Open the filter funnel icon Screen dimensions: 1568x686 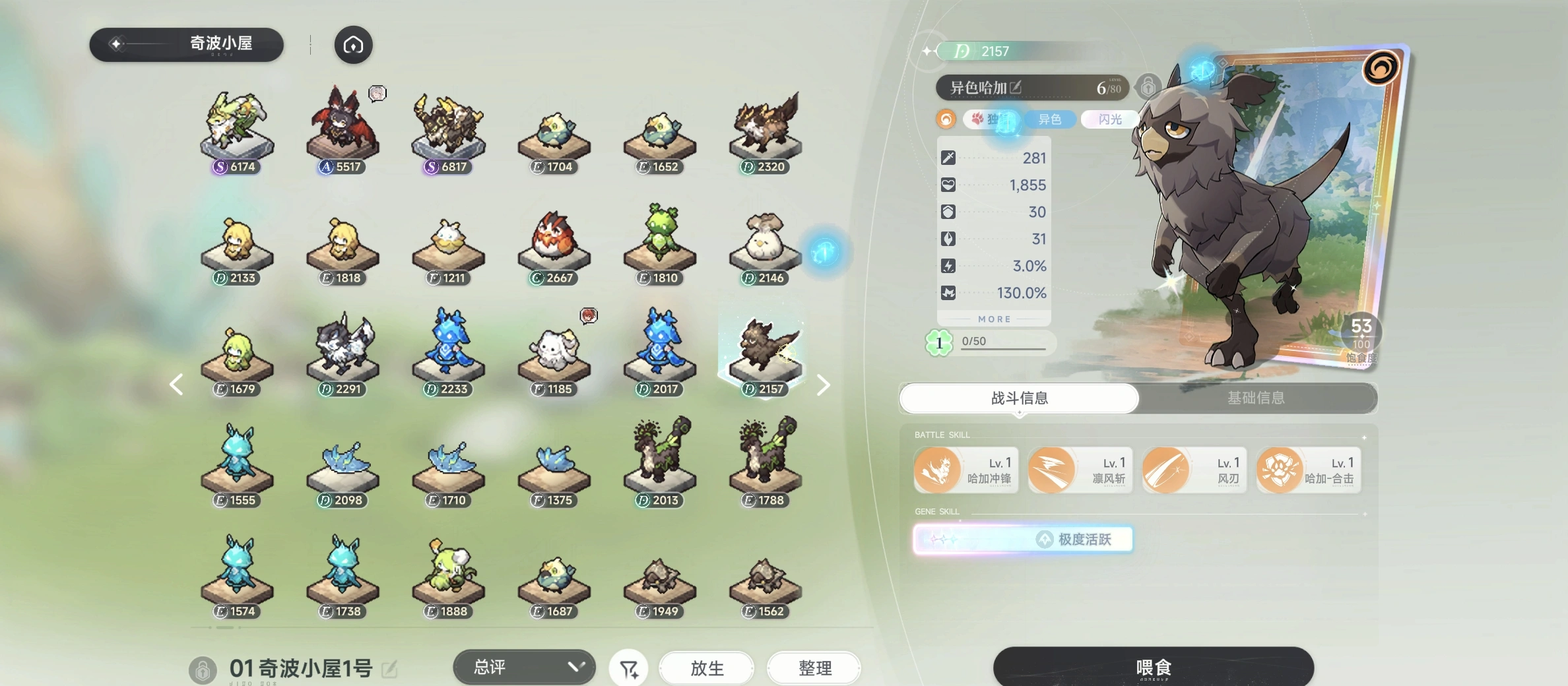628,669
